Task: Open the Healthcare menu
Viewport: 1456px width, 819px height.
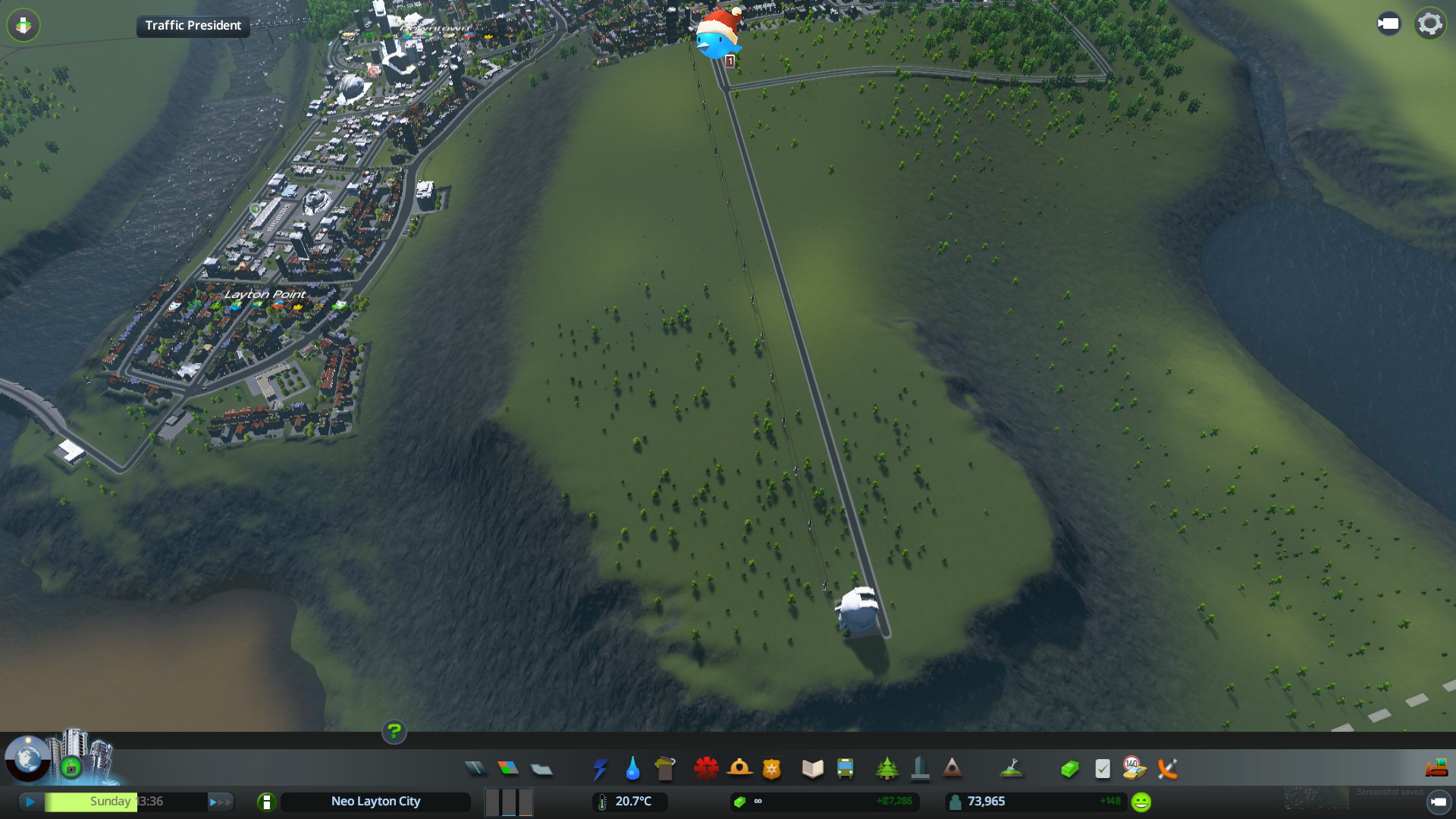Action: coord(706,769)
